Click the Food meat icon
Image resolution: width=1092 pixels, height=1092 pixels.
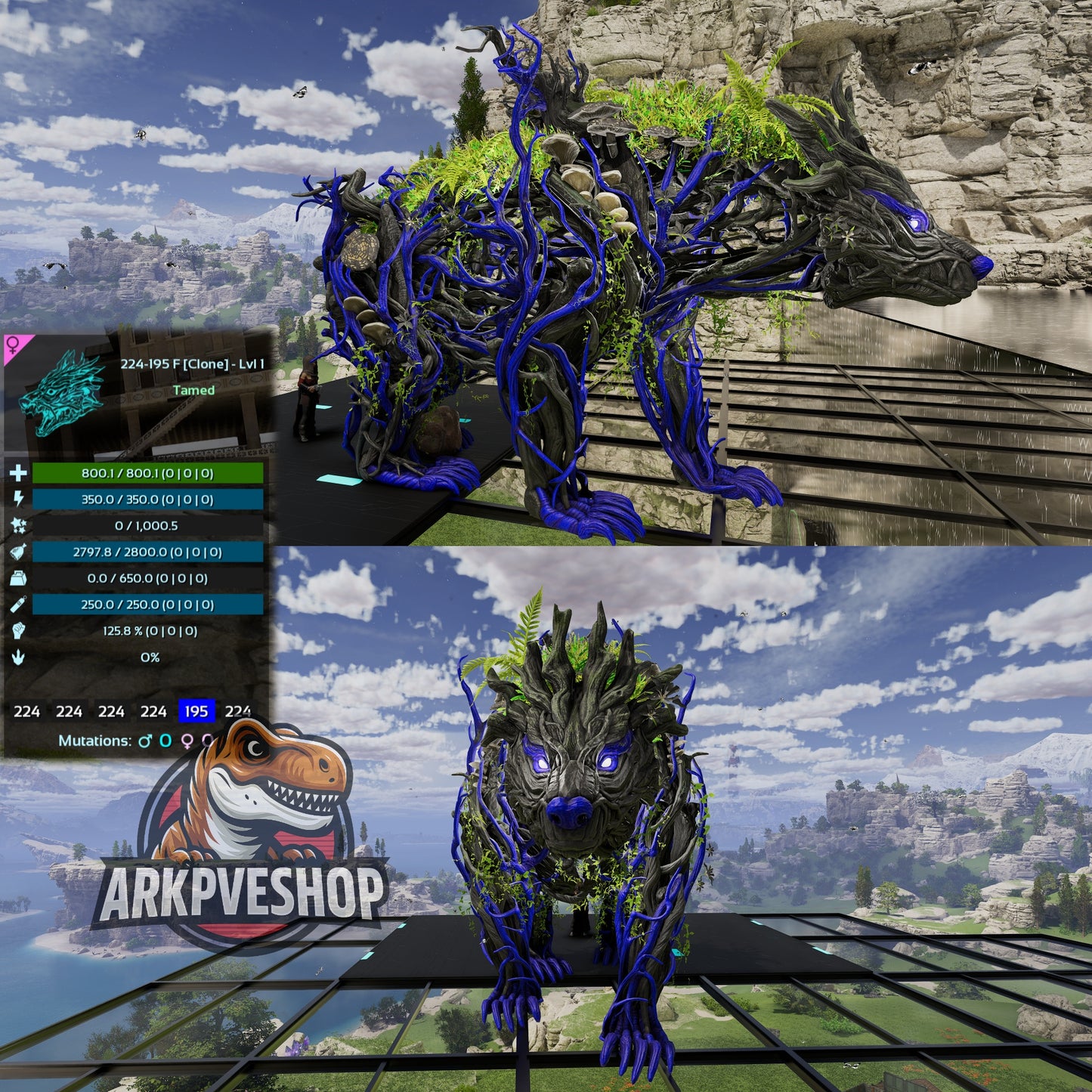pyautogui.click(x=18, y=552)
